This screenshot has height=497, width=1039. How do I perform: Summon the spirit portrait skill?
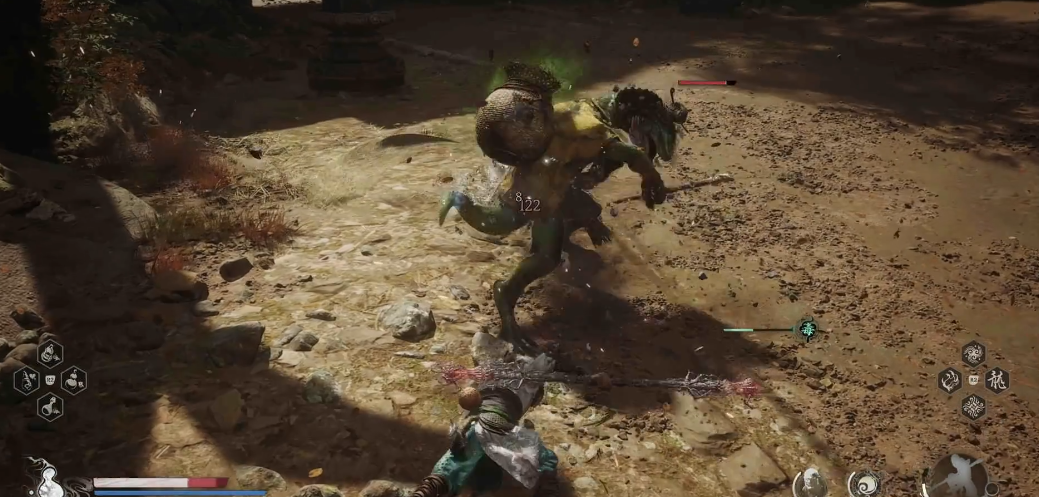click(809, 484)
